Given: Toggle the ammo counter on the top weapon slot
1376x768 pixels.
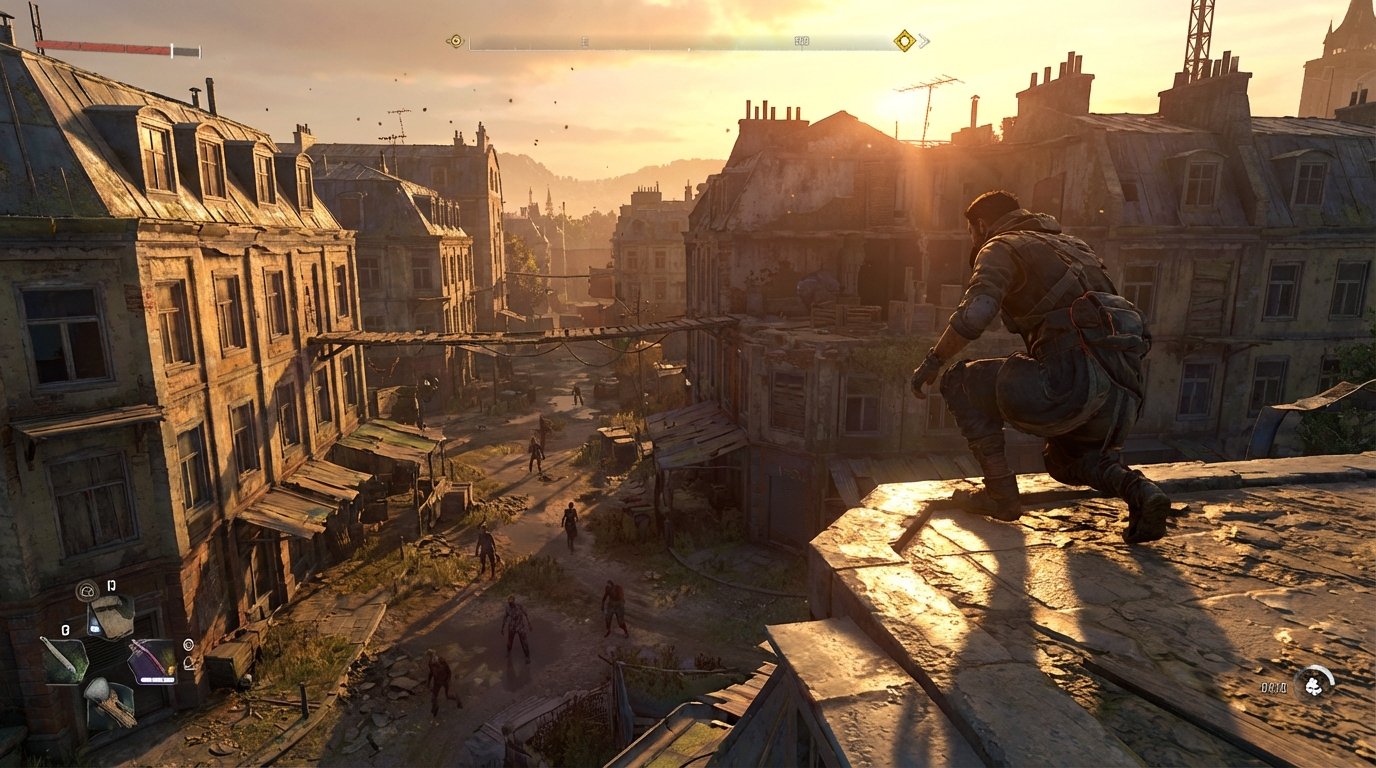Looking at the screenshot, I should click(x=95, y=628).
